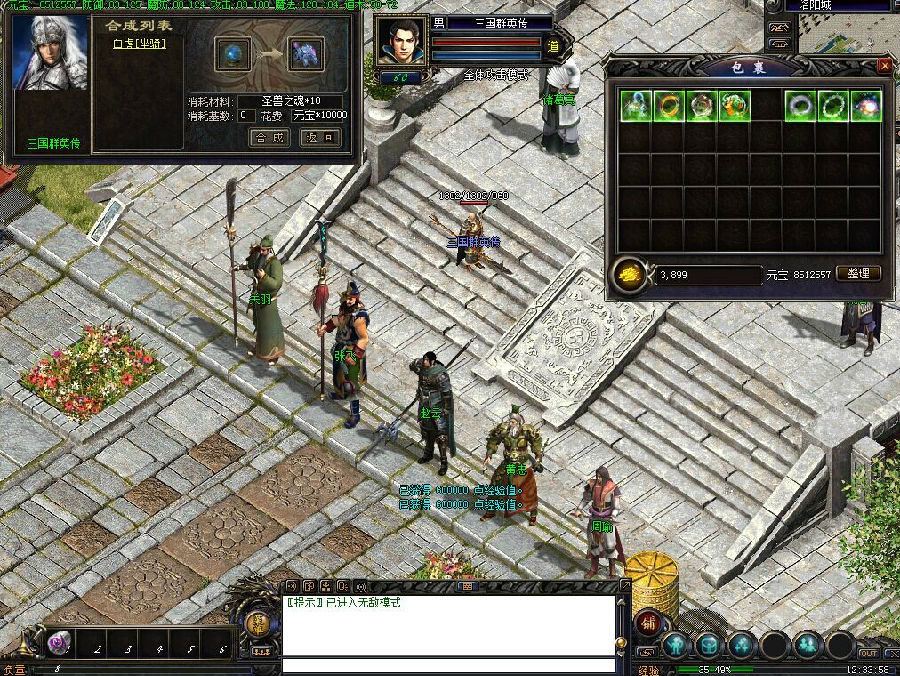Click the player portrait in the top bar
900x676 pixels.
click(402, 42)
